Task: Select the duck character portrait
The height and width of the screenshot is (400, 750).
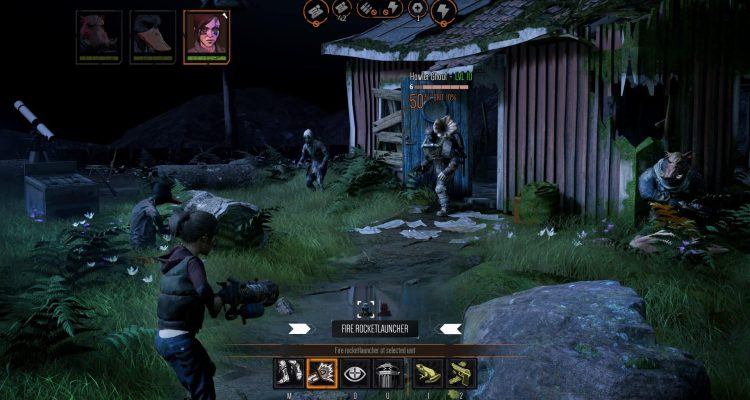Action: pyautogui.click(x=153, y=32)
